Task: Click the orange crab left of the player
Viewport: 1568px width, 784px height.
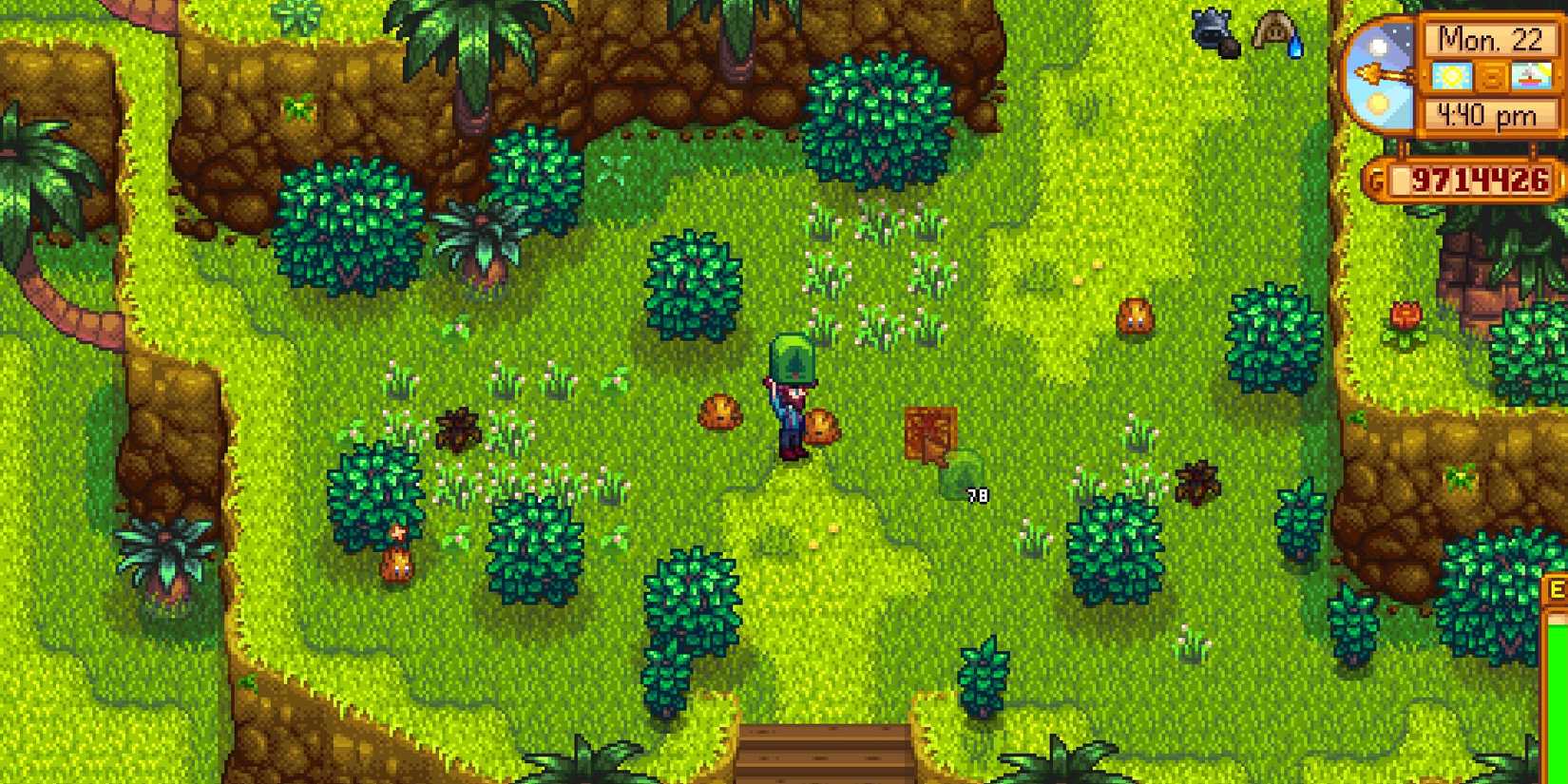Action: click(719, 412)
